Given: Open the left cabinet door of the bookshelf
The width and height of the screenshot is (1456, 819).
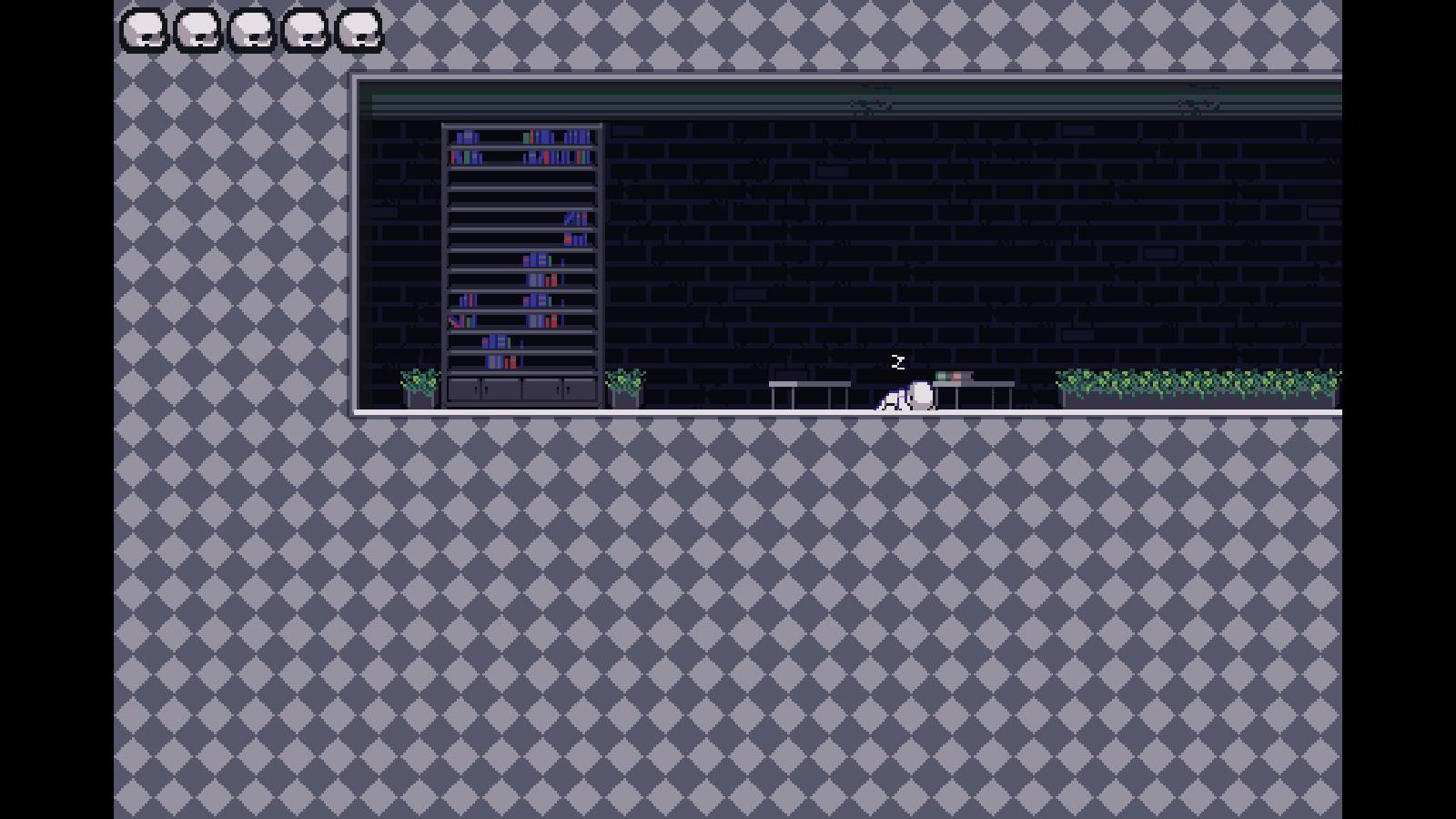Looking at the screenshot, I should click(x=466, y=389).
